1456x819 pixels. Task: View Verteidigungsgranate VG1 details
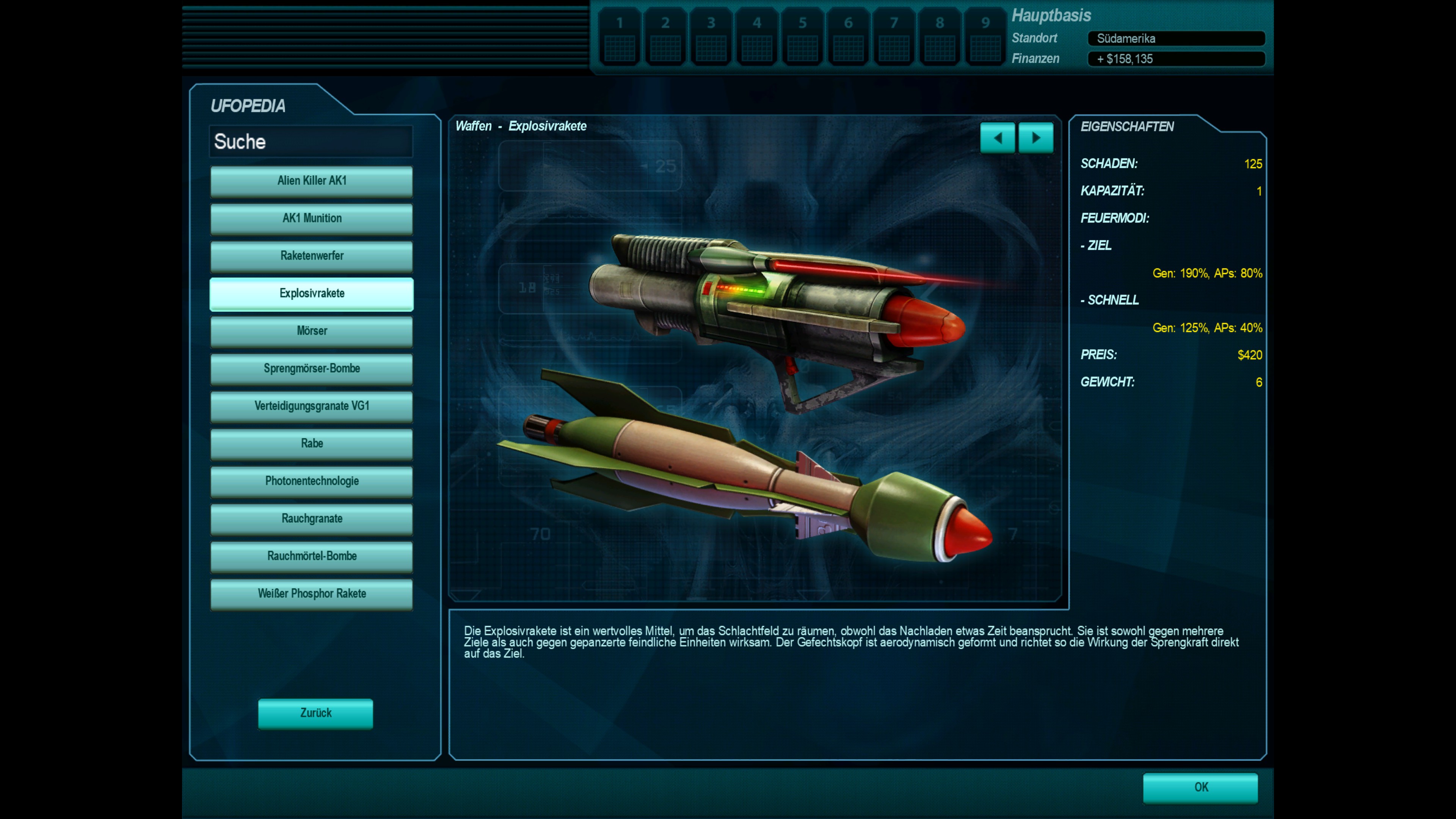[x=311, y=406]
